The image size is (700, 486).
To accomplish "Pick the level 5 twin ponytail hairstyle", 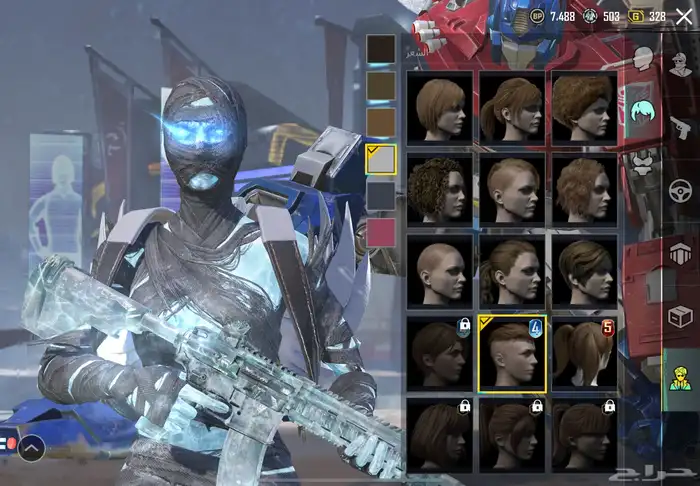I will pyautogui.click(x=585, y=353).
